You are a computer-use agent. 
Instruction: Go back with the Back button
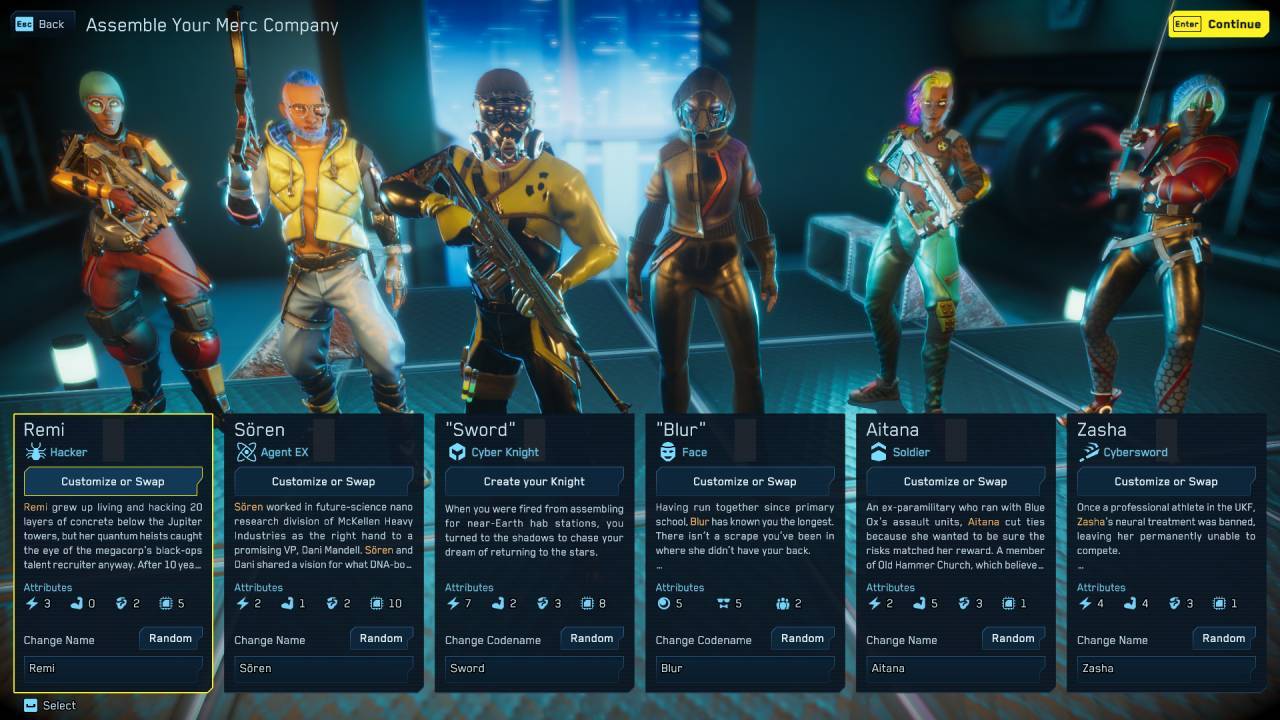[x=40, y=24]
